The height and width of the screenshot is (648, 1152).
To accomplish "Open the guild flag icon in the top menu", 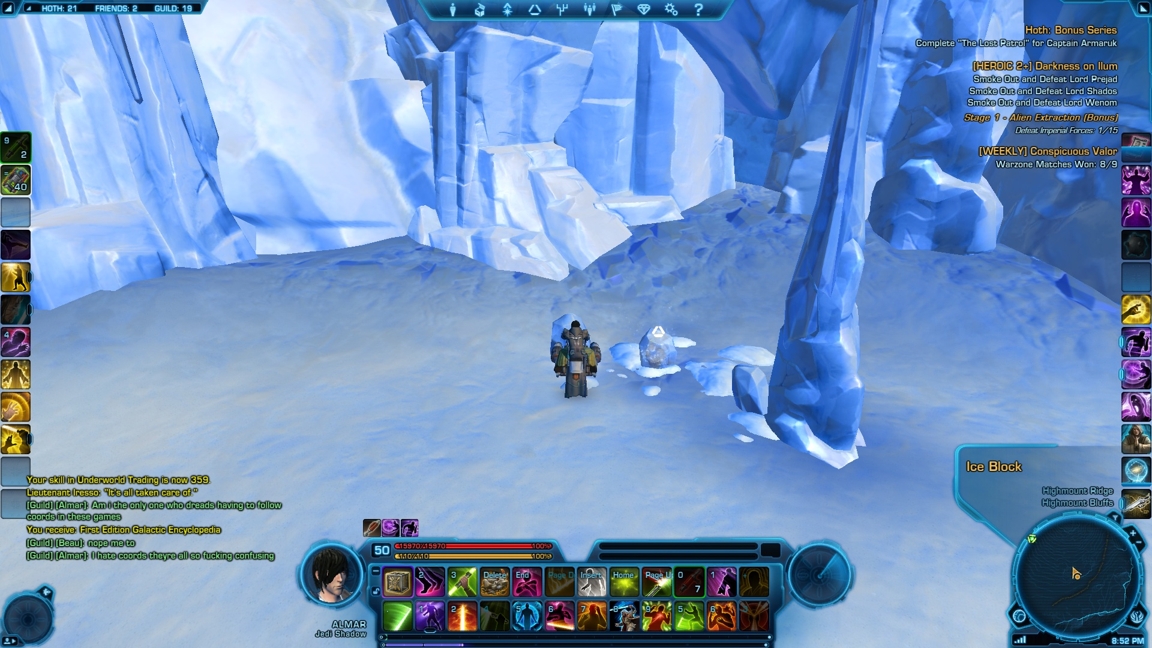I will coord(616,10).
